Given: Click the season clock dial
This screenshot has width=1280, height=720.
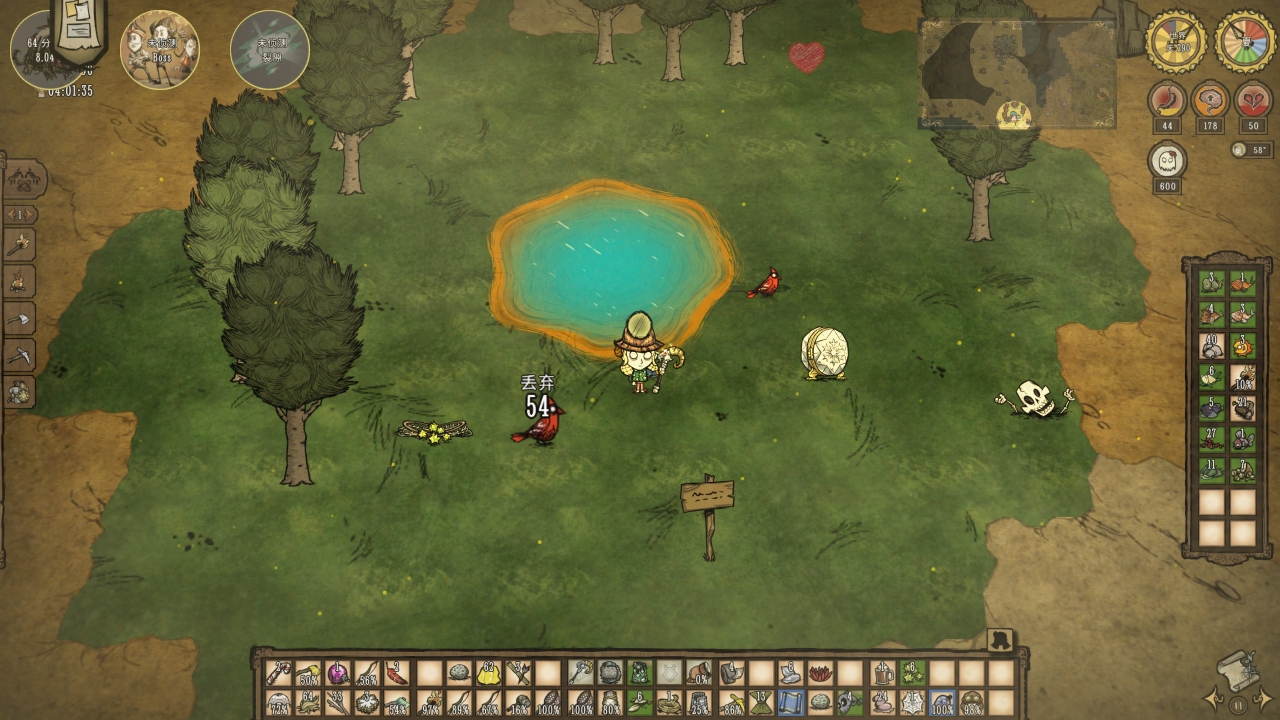Looking at the screenshot, I should pos(1245,42).
